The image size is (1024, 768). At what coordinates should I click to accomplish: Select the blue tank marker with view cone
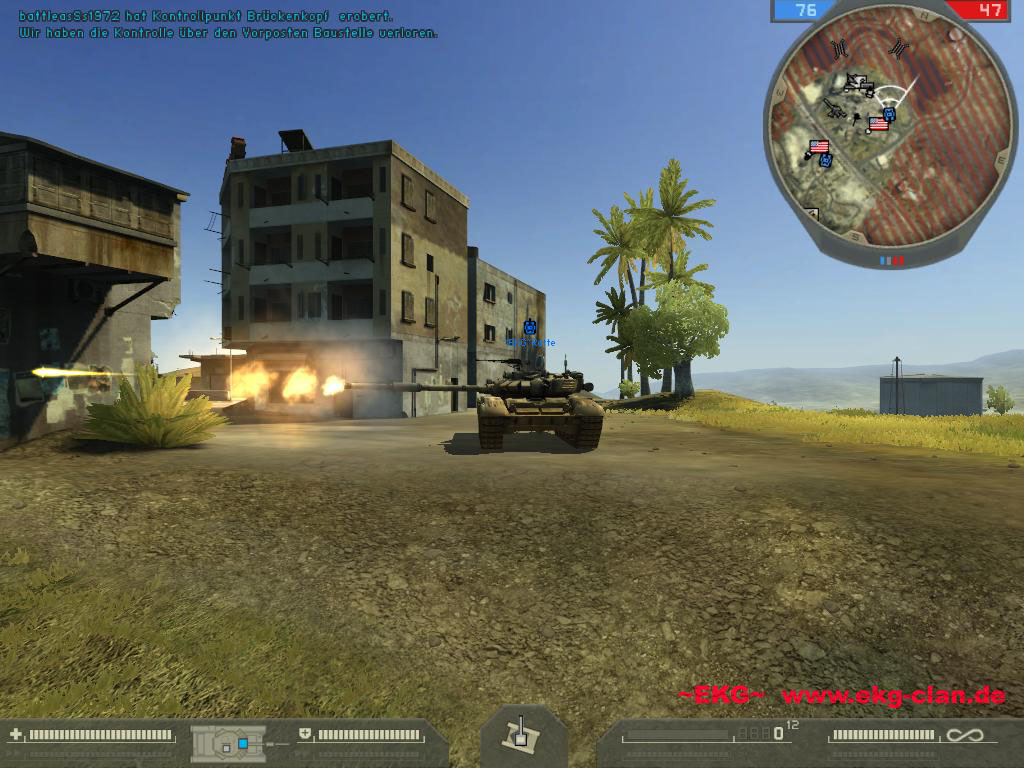tap(889, 114)
